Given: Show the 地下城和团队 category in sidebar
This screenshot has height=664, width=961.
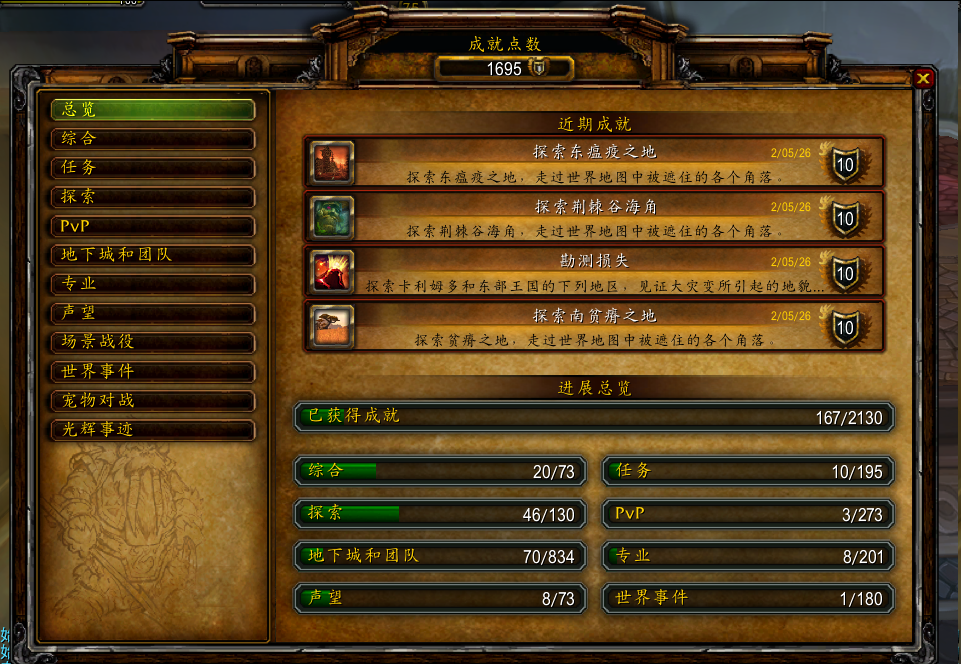Looking at the screenshot, I should (153, 254).
